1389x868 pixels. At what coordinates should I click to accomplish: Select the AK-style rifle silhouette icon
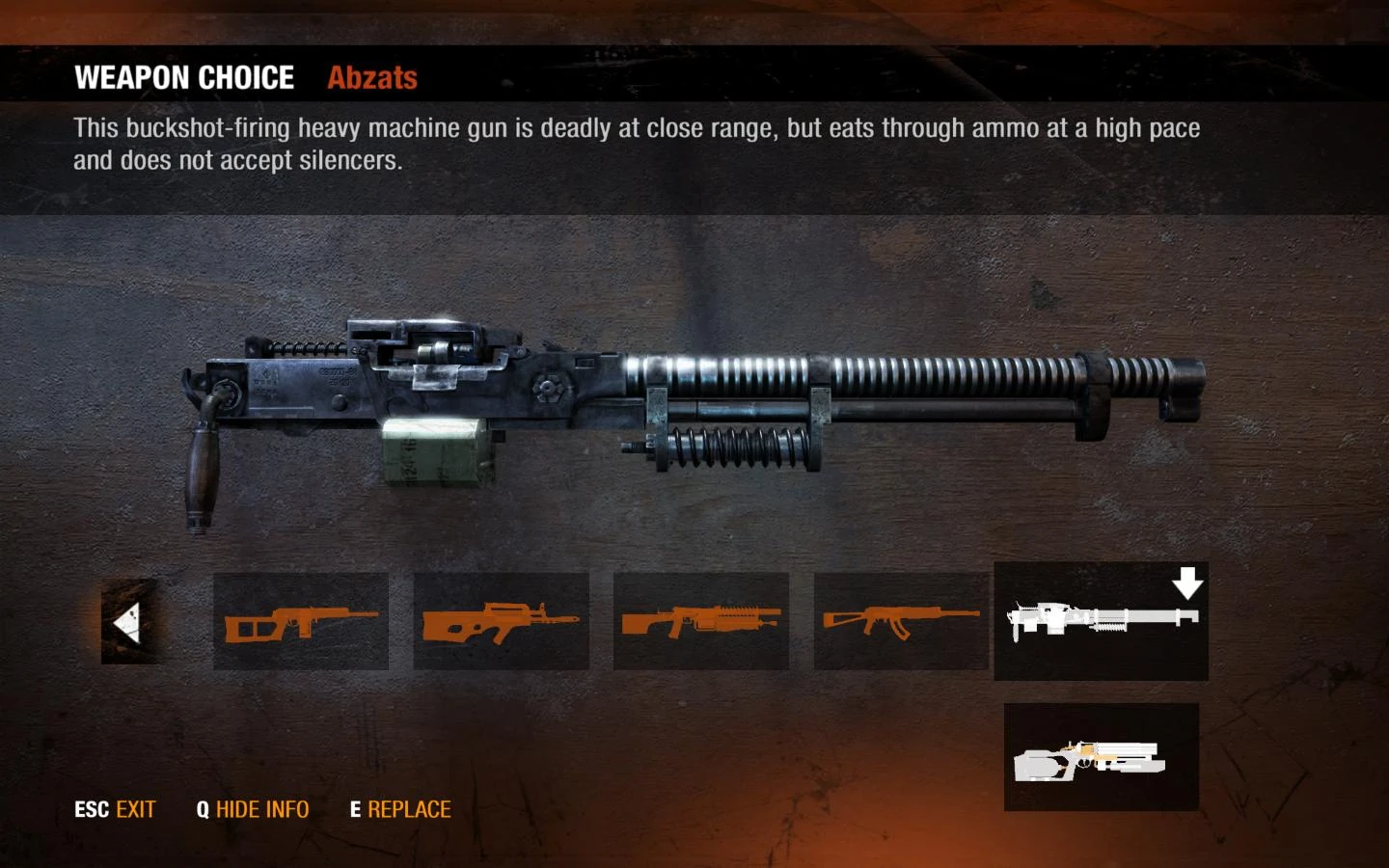(901, 620)
